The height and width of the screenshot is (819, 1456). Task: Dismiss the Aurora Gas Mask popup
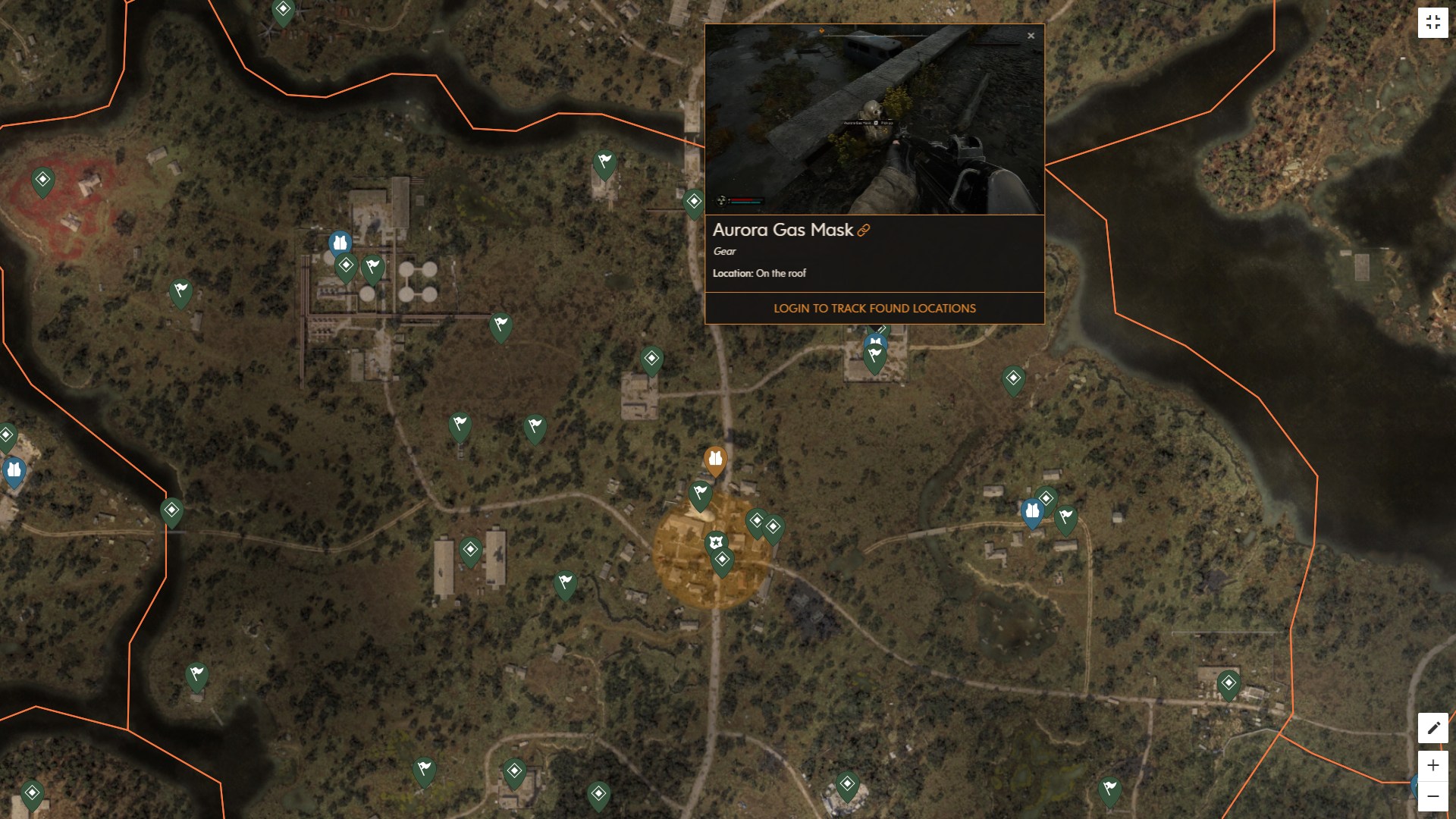(1031, 36)
